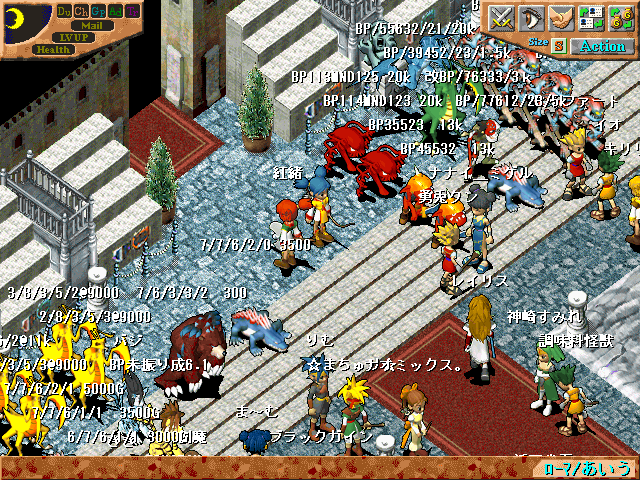Open the Action menu button
The image size is (640, 480).
click(602, 46)
